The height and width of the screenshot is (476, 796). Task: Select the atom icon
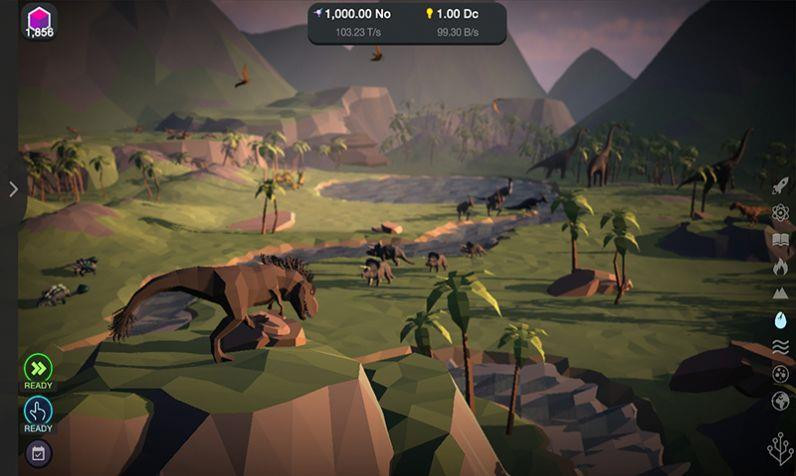coord(781,212)
